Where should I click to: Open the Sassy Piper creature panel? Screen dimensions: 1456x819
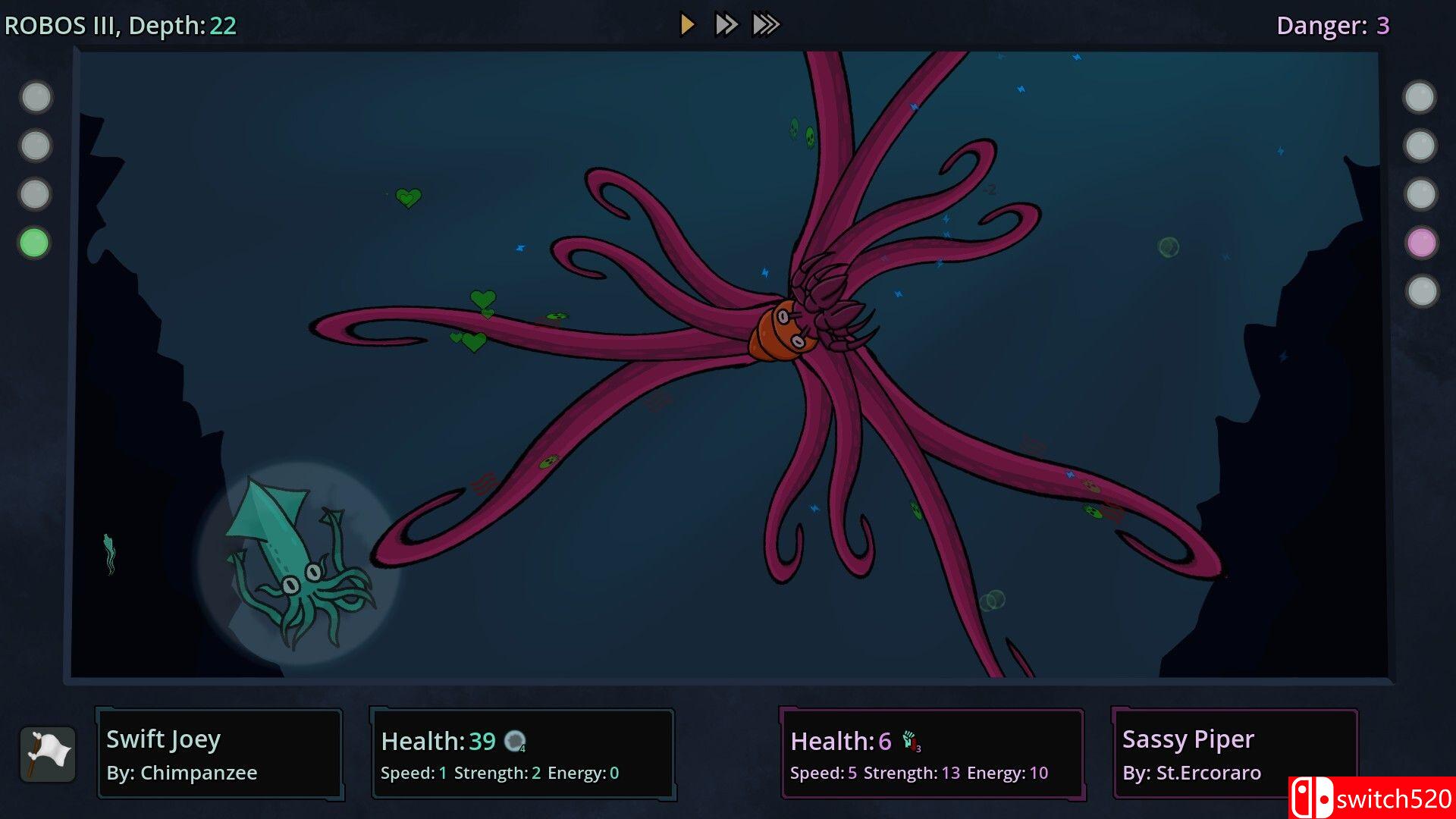(x=1235, y=754)
